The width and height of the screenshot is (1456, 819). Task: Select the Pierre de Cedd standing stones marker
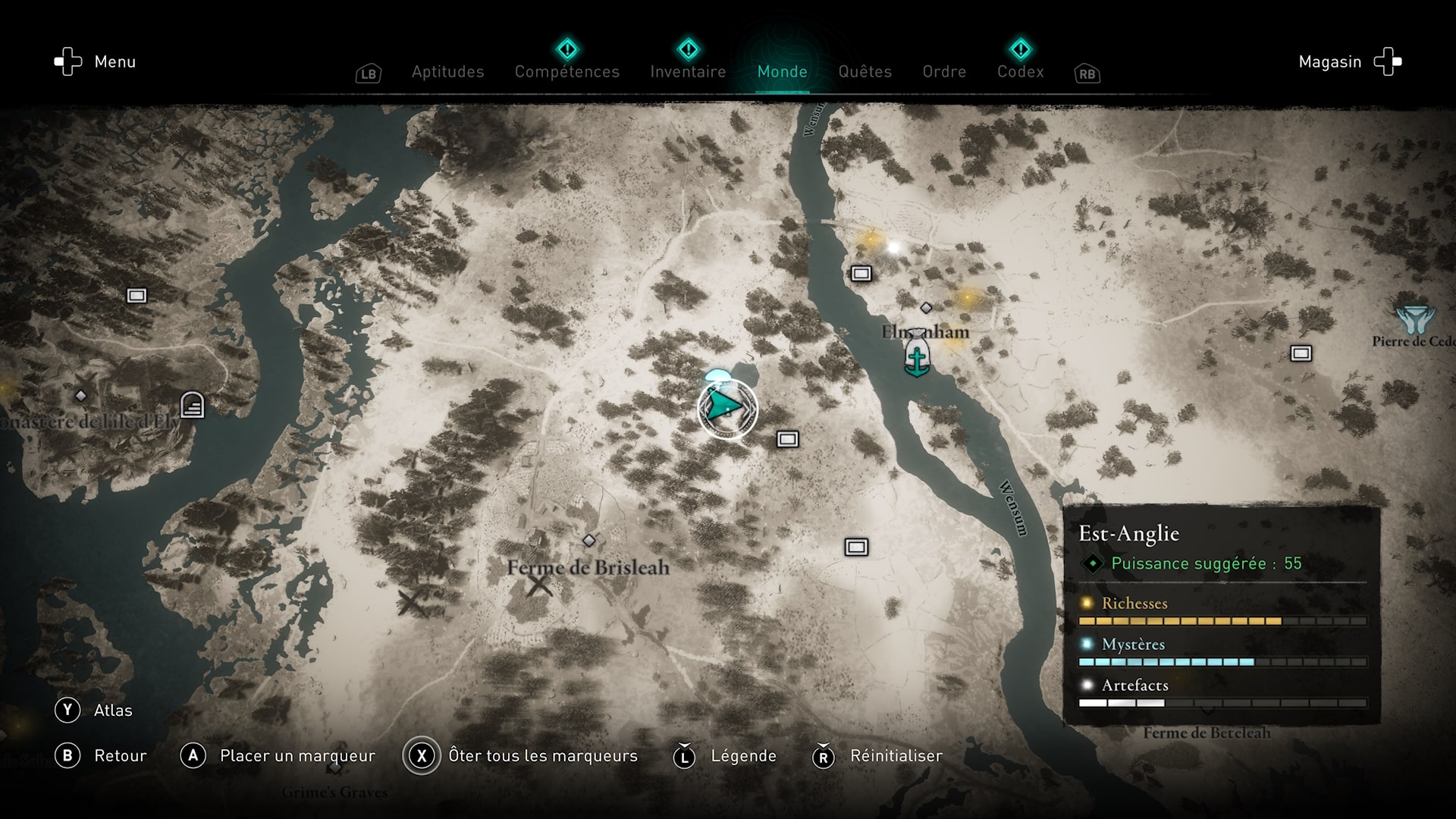tap(1414, 320)
